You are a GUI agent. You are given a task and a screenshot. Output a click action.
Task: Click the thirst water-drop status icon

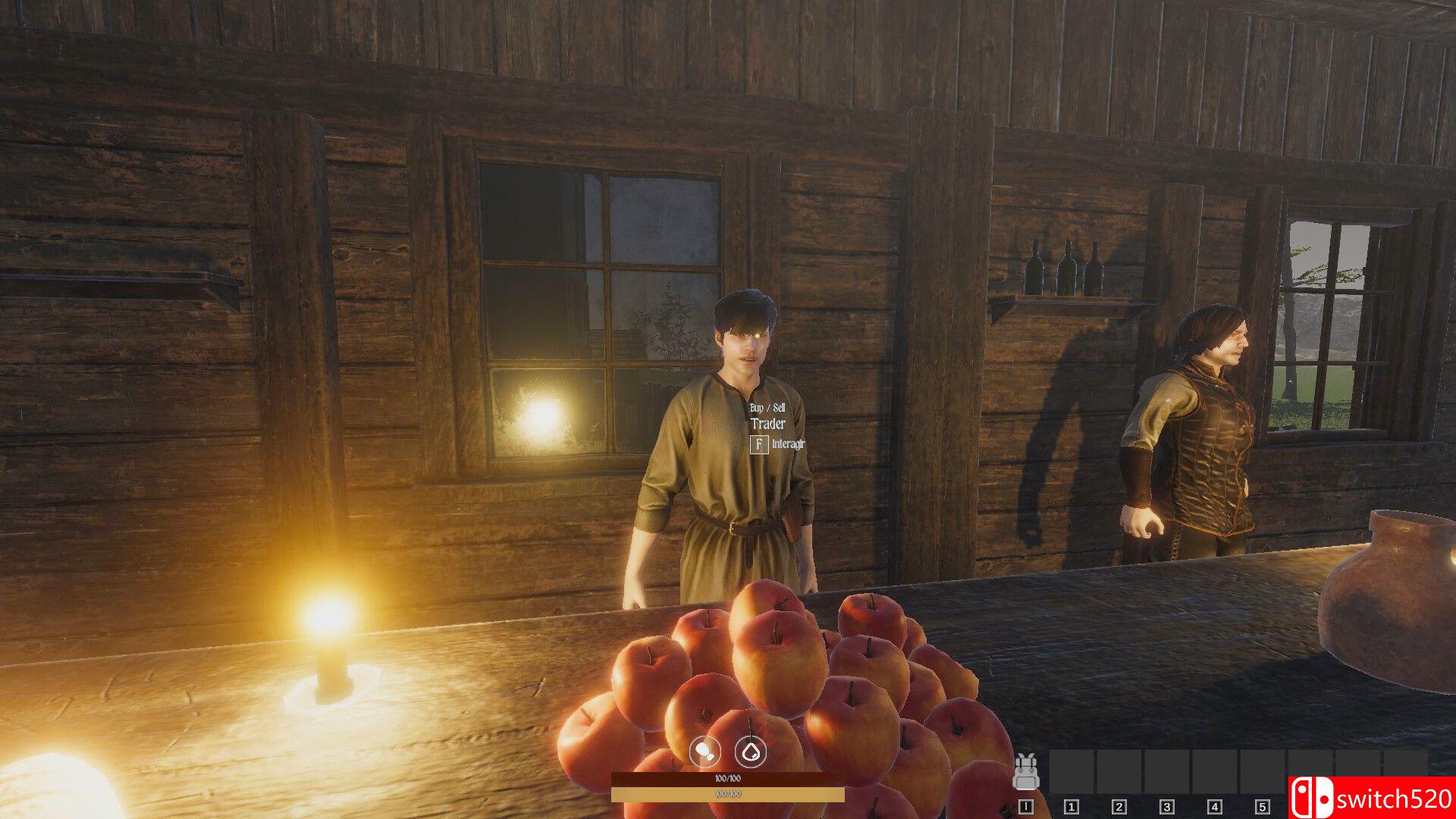751,752
